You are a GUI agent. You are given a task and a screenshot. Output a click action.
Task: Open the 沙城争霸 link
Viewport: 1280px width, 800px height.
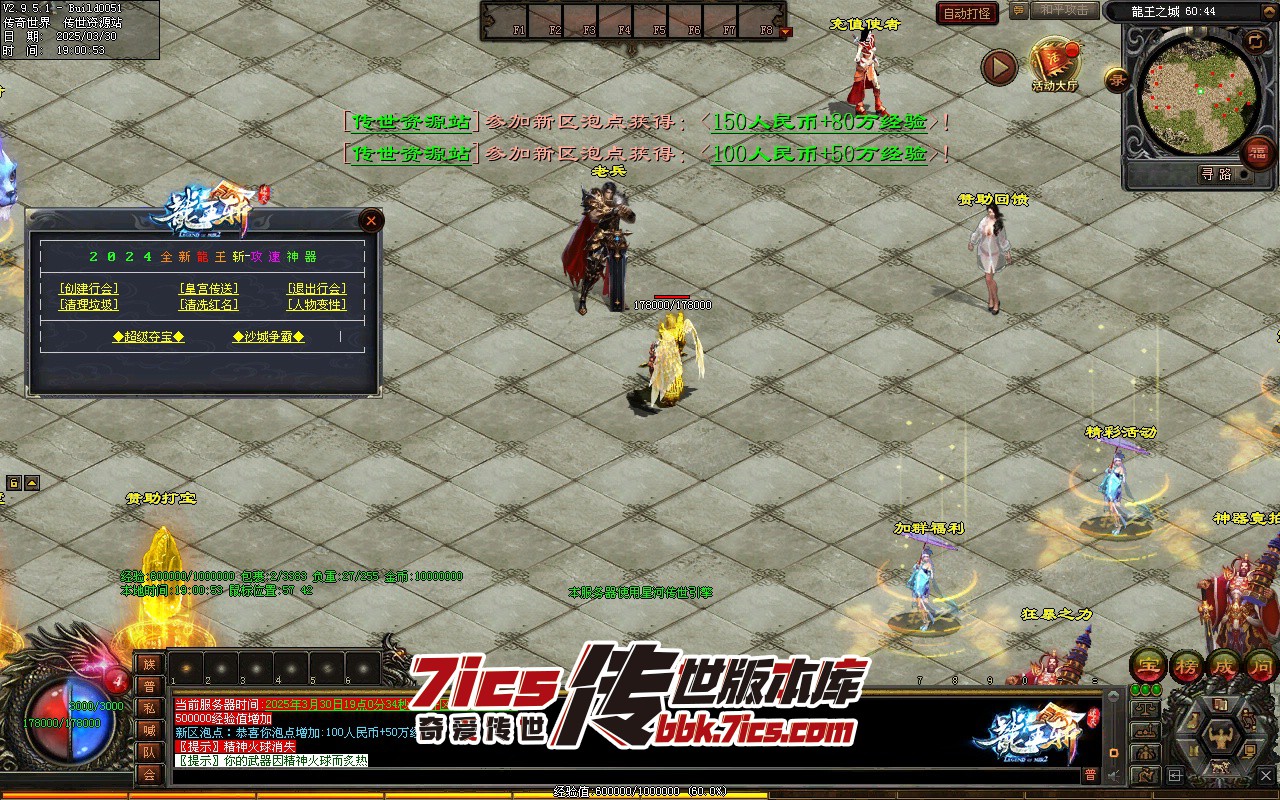coord(268,337)
